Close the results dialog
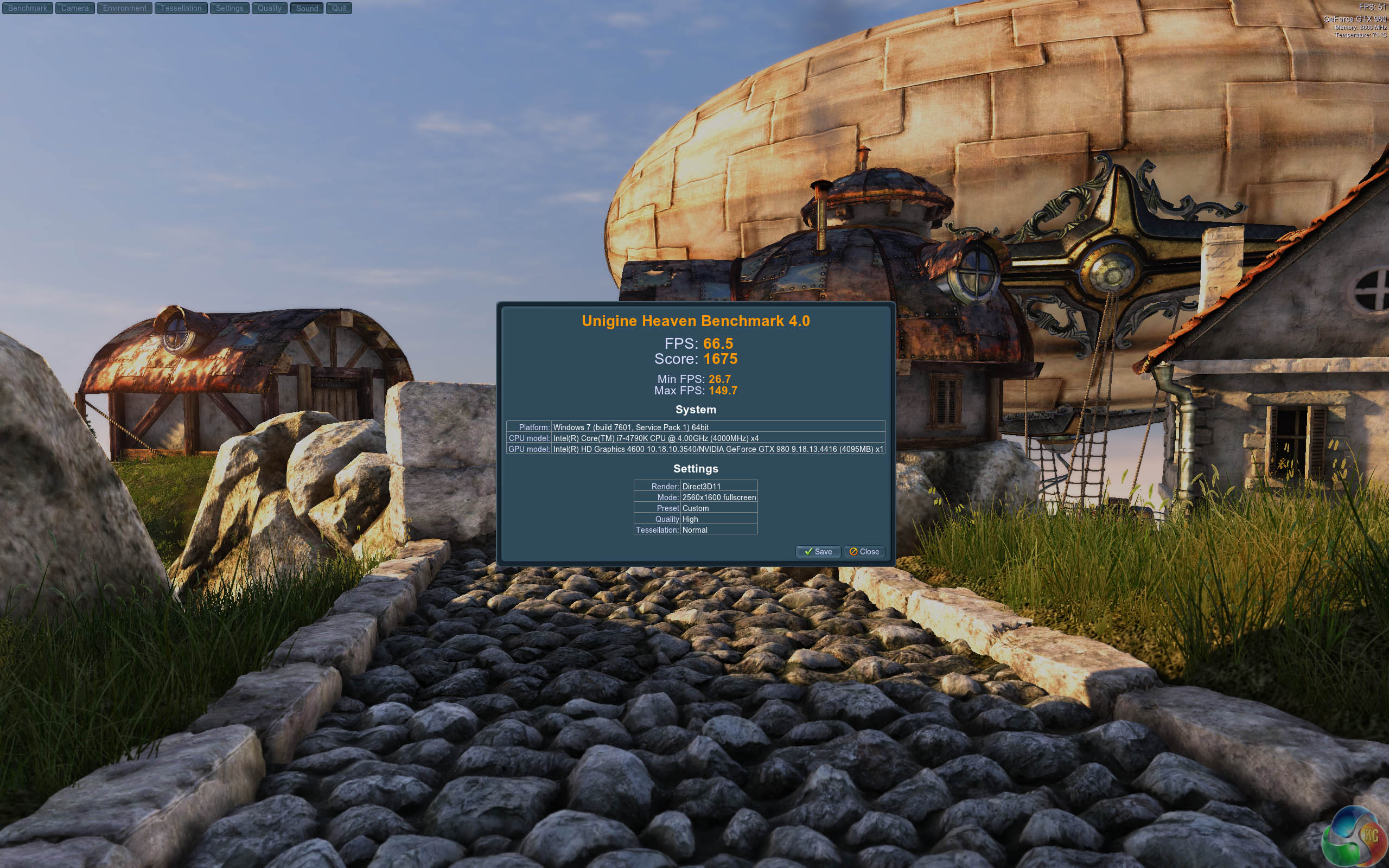The width and height of the screenshot is (1389, 868). [x=864, y=552]
